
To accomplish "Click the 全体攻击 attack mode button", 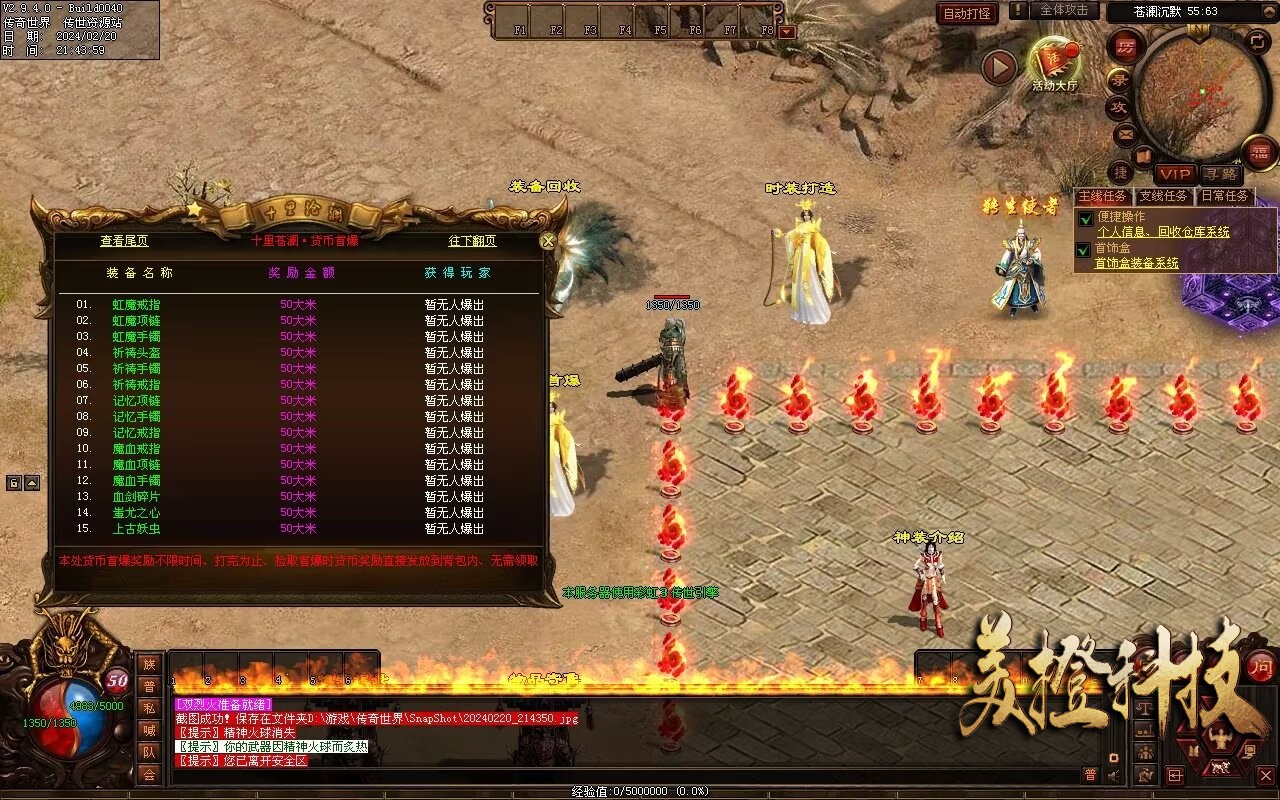I will click(x=1064, y=10).
